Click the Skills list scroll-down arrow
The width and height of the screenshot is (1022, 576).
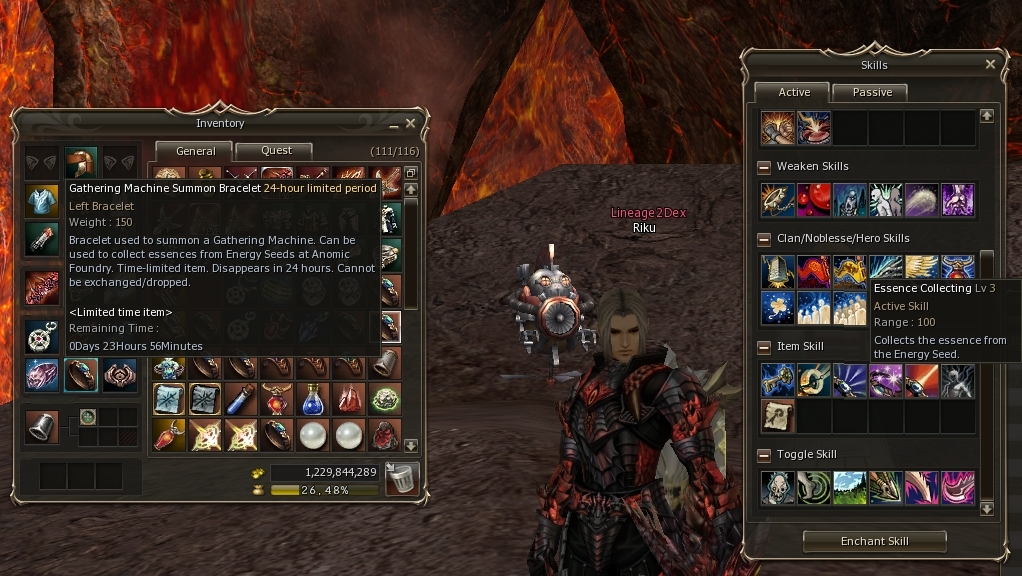point(987,508)
